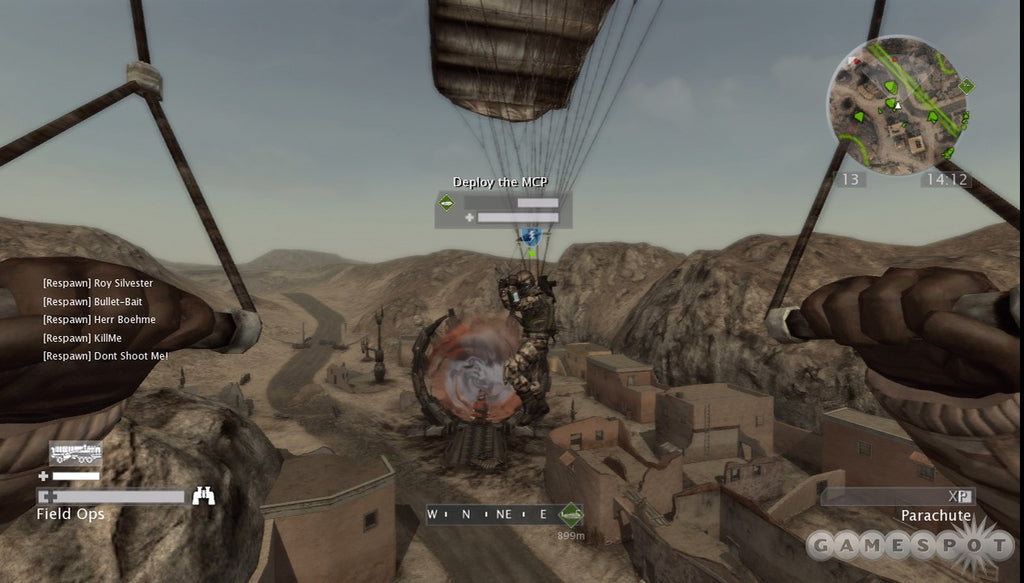The height and width of the screenshot is (583, 1024).
Task: Choose the Herr Boehme respawn entry
Action: 98,320
